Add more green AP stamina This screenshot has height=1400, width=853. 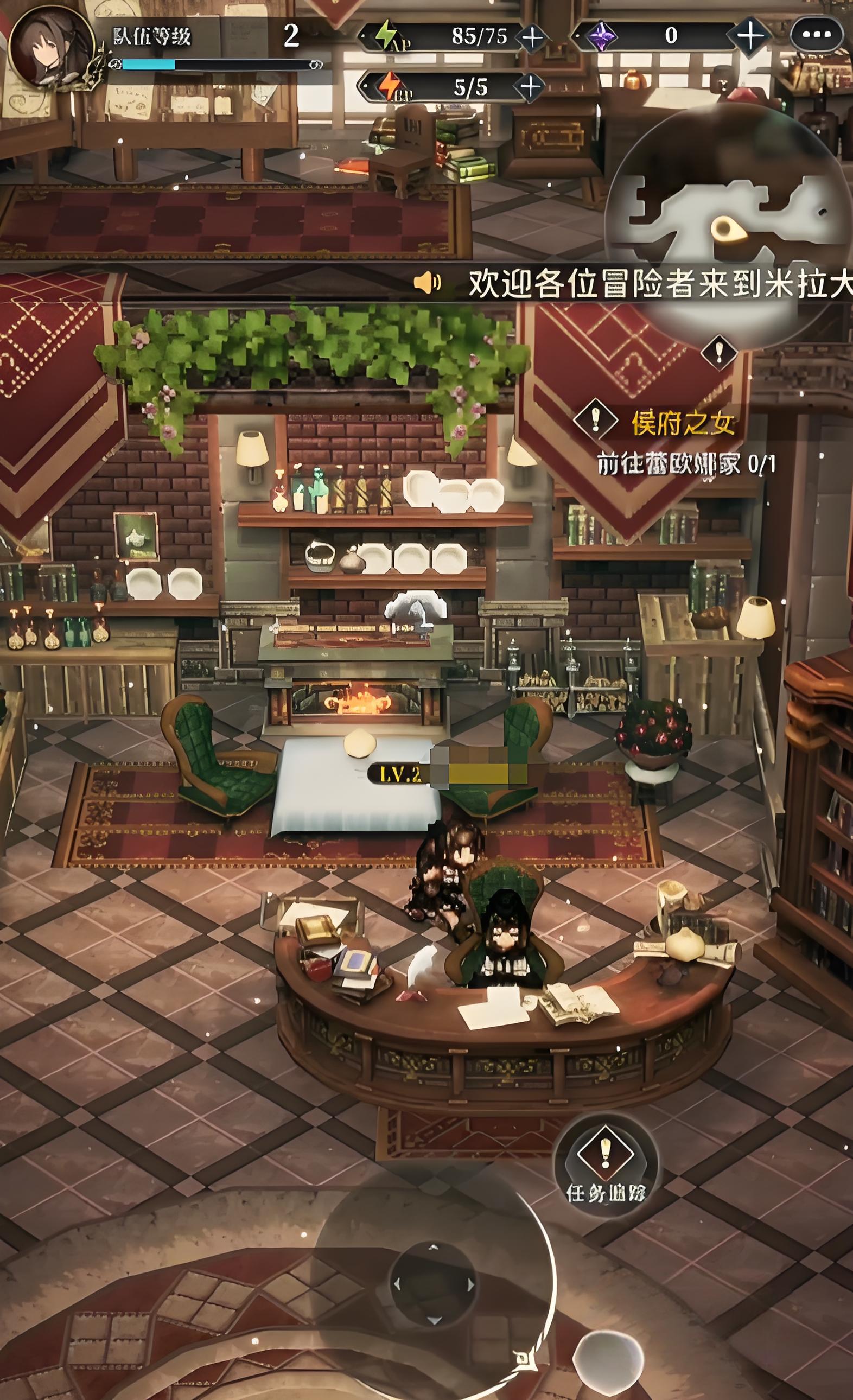(532, 37)
